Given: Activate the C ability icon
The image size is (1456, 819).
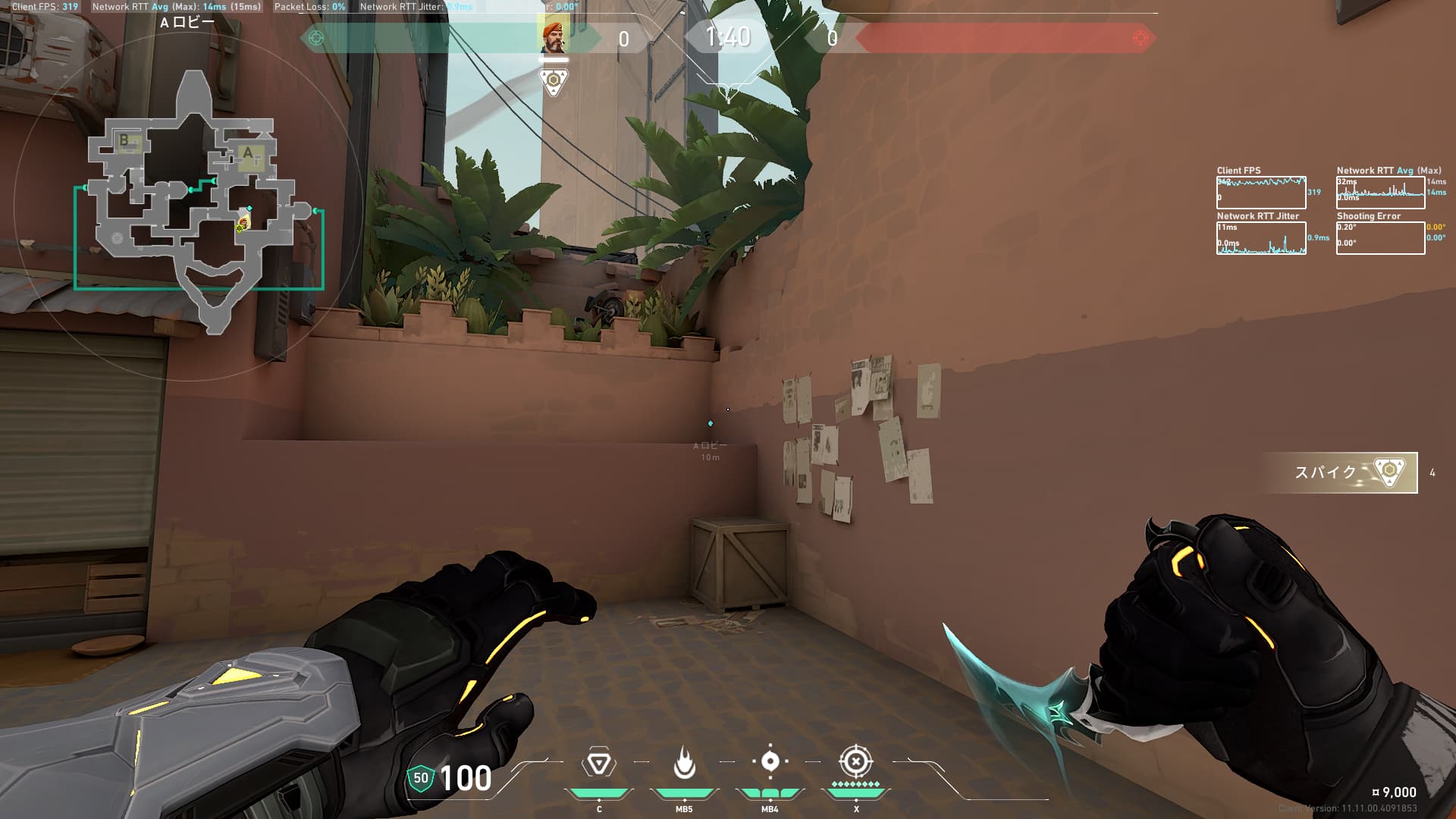Looking at the screenshot, I should tap(598, 763).
